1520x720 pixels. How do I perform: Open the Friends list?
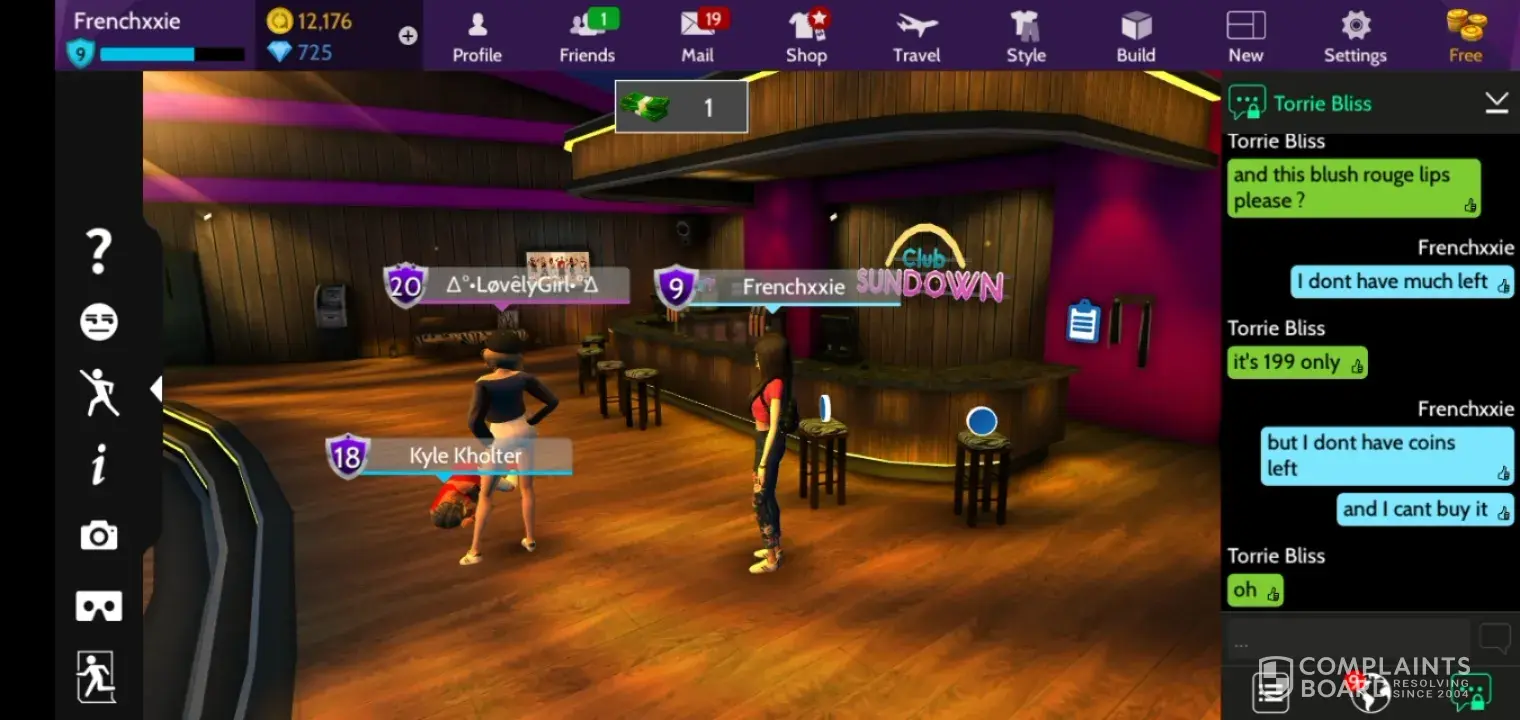point(587,36)
